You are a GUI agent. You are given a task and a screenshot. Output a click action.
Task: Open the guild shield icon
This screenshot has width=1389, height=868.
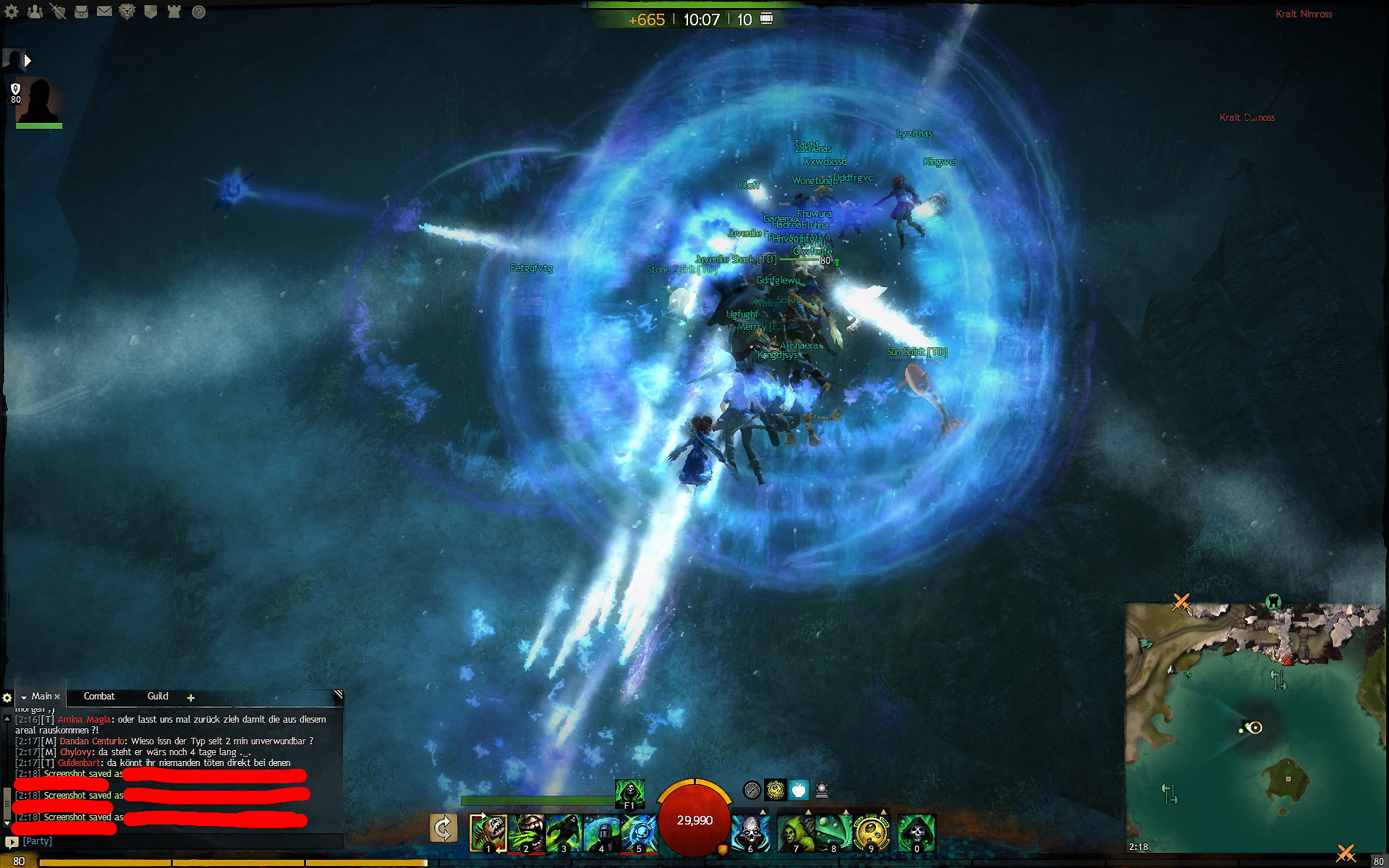point(150,12)
